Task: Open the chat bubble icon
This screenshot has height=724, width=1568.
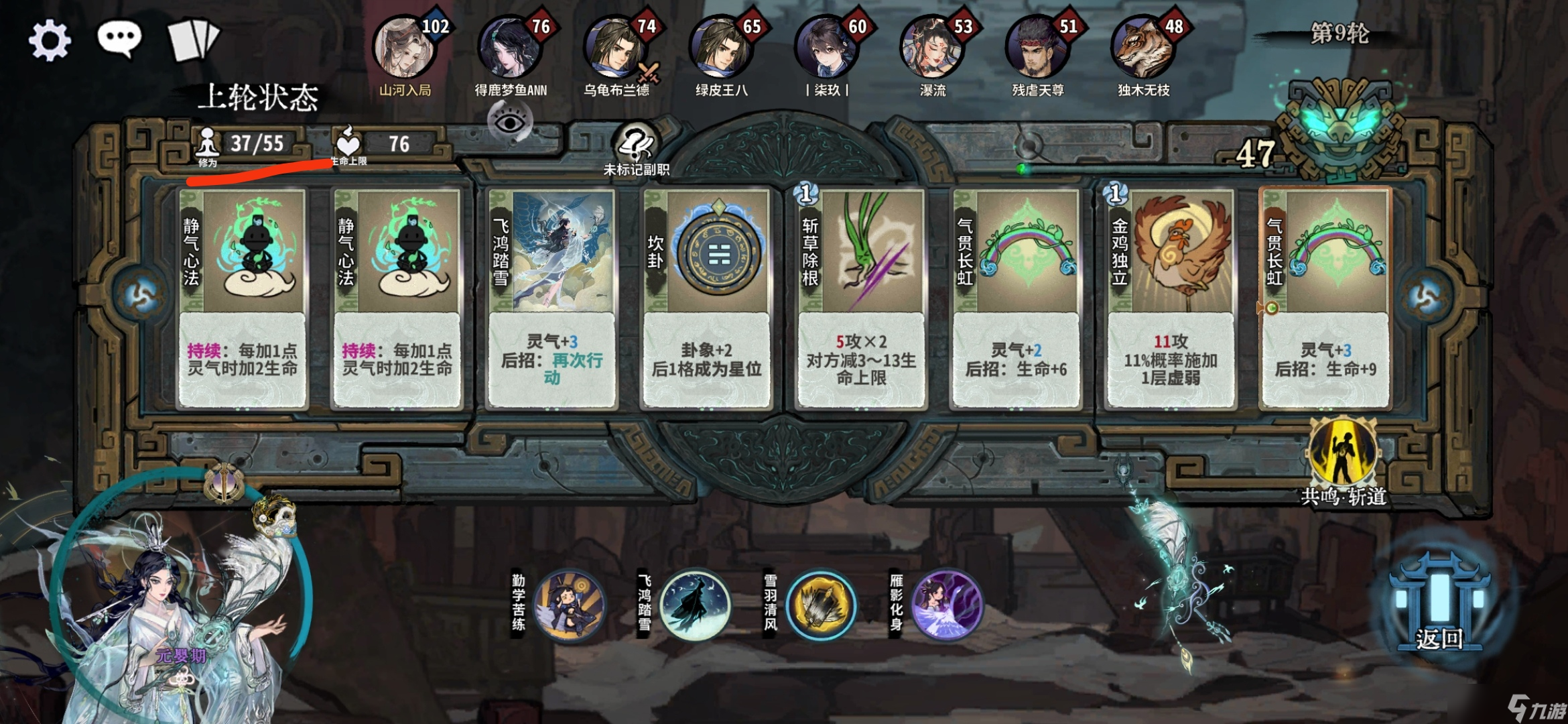Action: coord(119,39)
